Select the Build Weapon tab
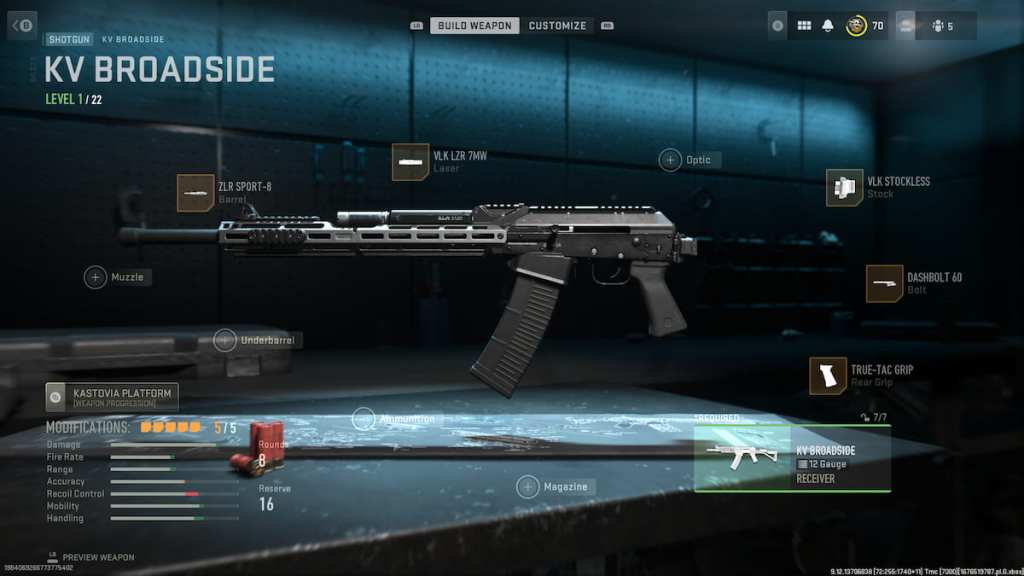This screenshot has height=576, width=1024. (475, 25)
